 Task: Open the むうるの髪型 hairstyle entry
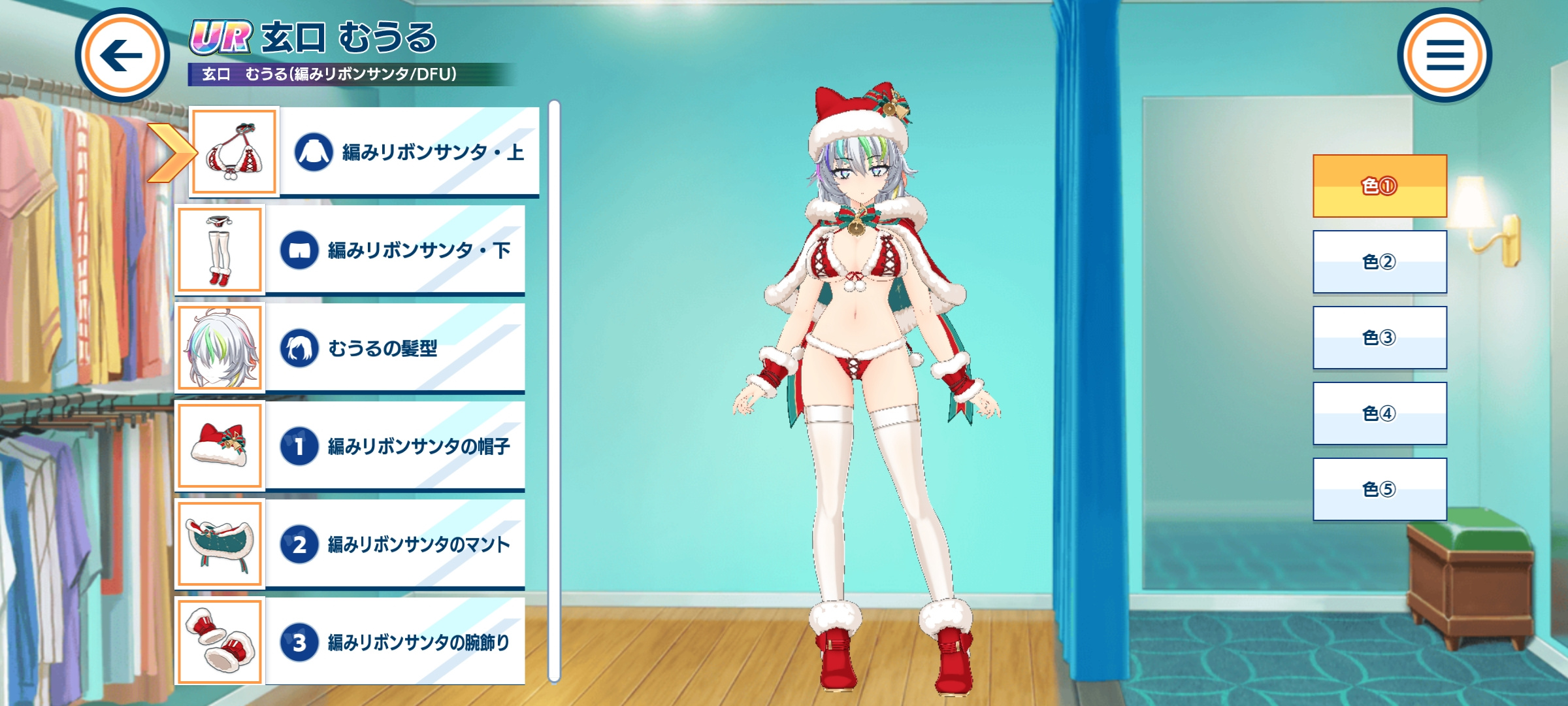pyautogui.click(x=394, y=348)
